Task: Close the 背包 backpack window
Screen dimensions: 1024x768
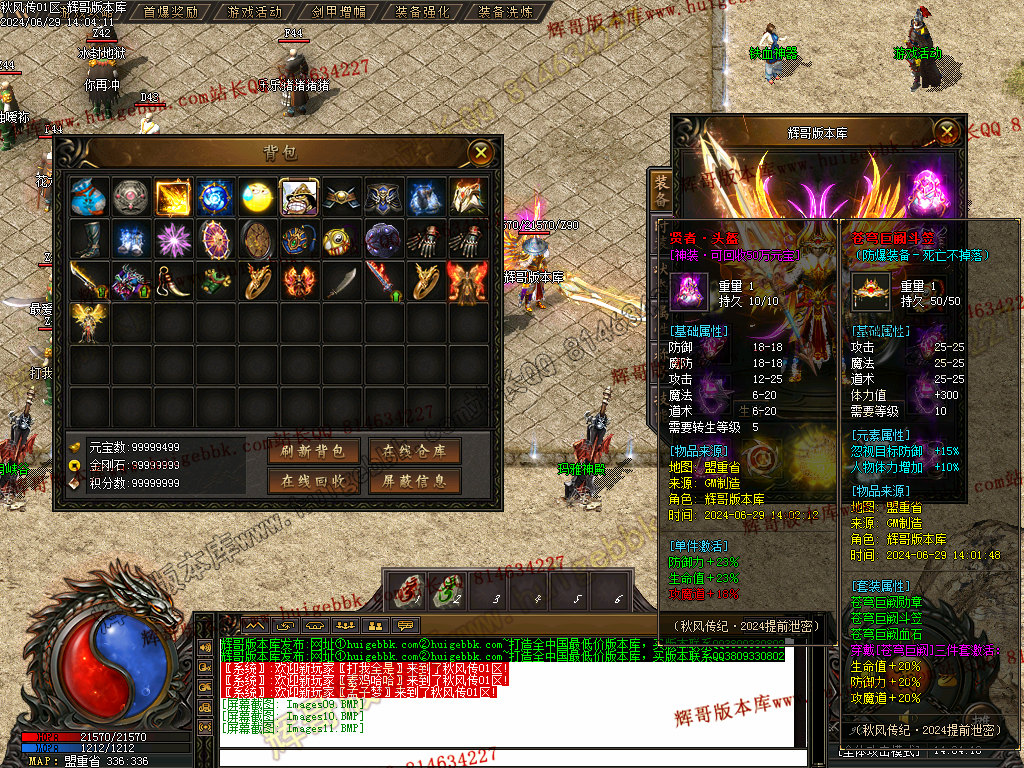Action: point(481,152)
